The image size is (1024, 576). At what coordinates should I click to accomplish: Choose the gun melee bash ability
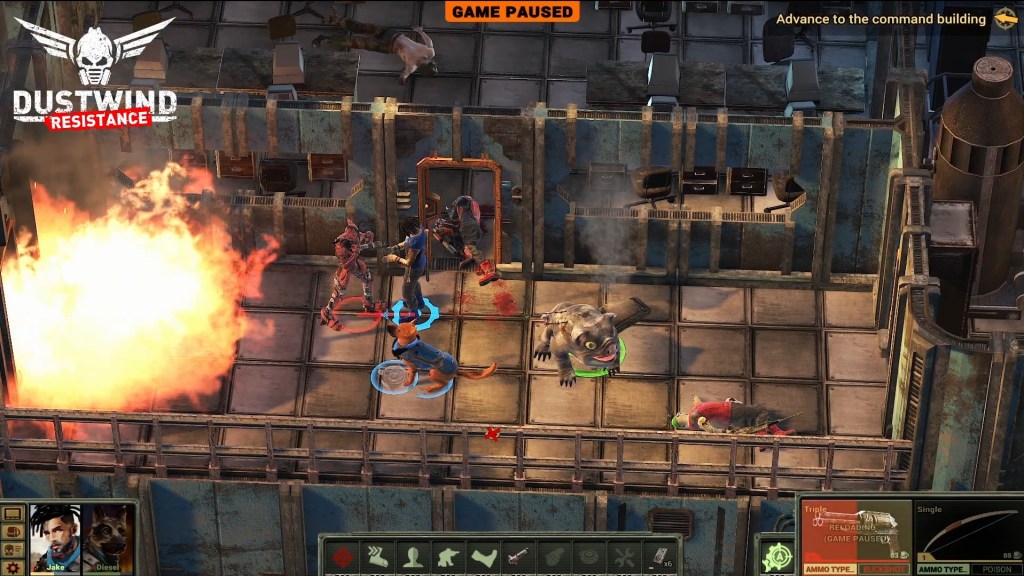(517, 558)
